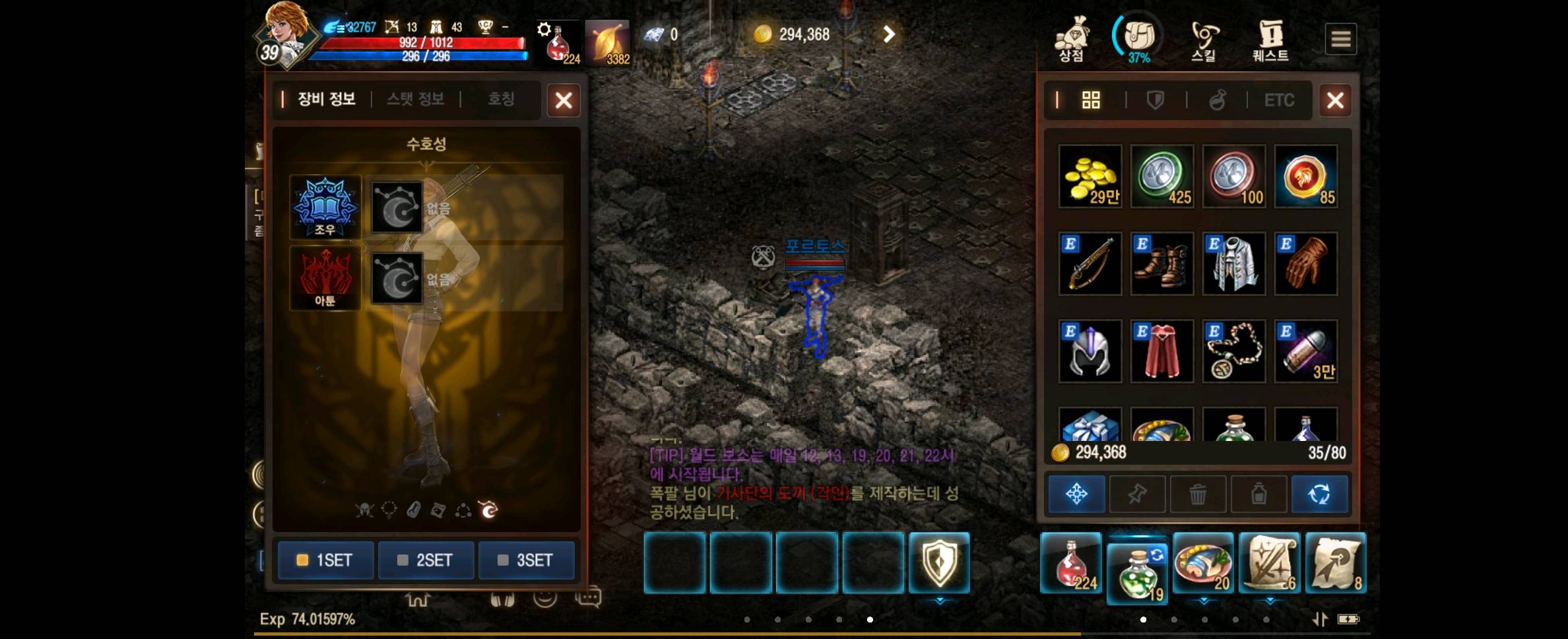This screenshot has width=1568, height=639.
Task: Click the bottle icon in inventory toolbar
Action: coord(1258,494)
